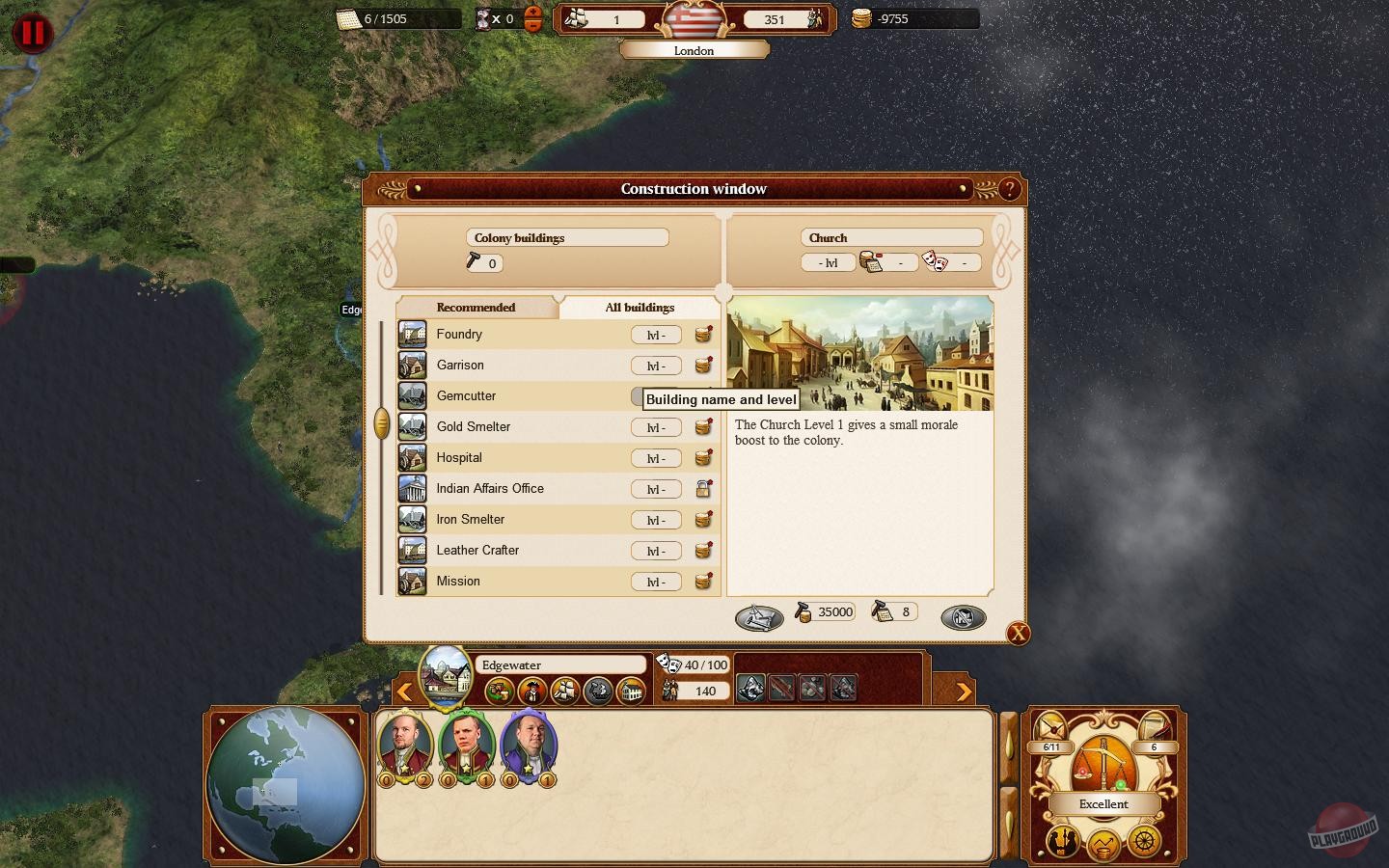
Task: Open the colony buildings icon in the city bar
Action: pos(632,691)
